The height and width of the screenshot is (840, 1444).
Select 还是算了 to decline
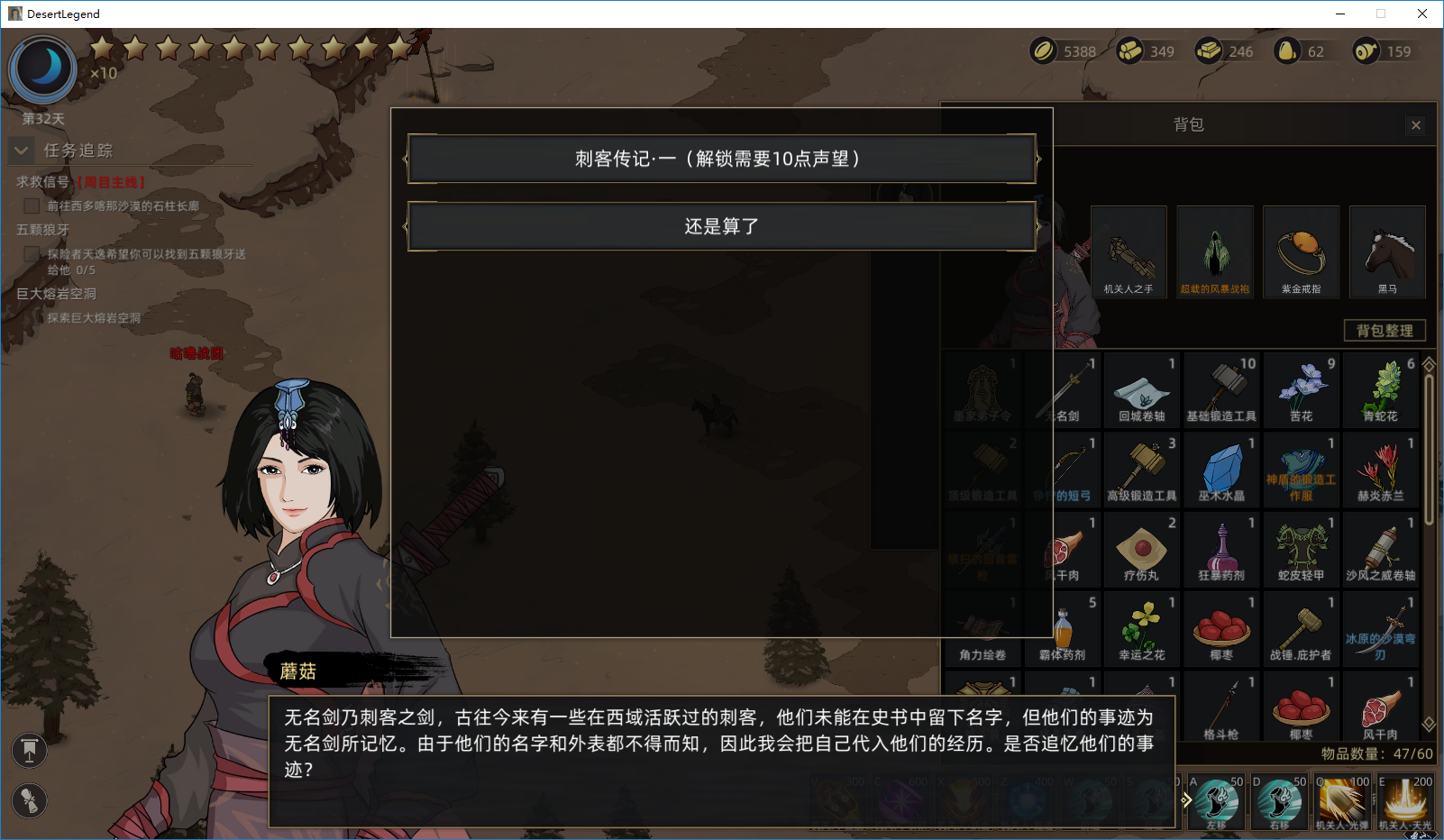720,226
